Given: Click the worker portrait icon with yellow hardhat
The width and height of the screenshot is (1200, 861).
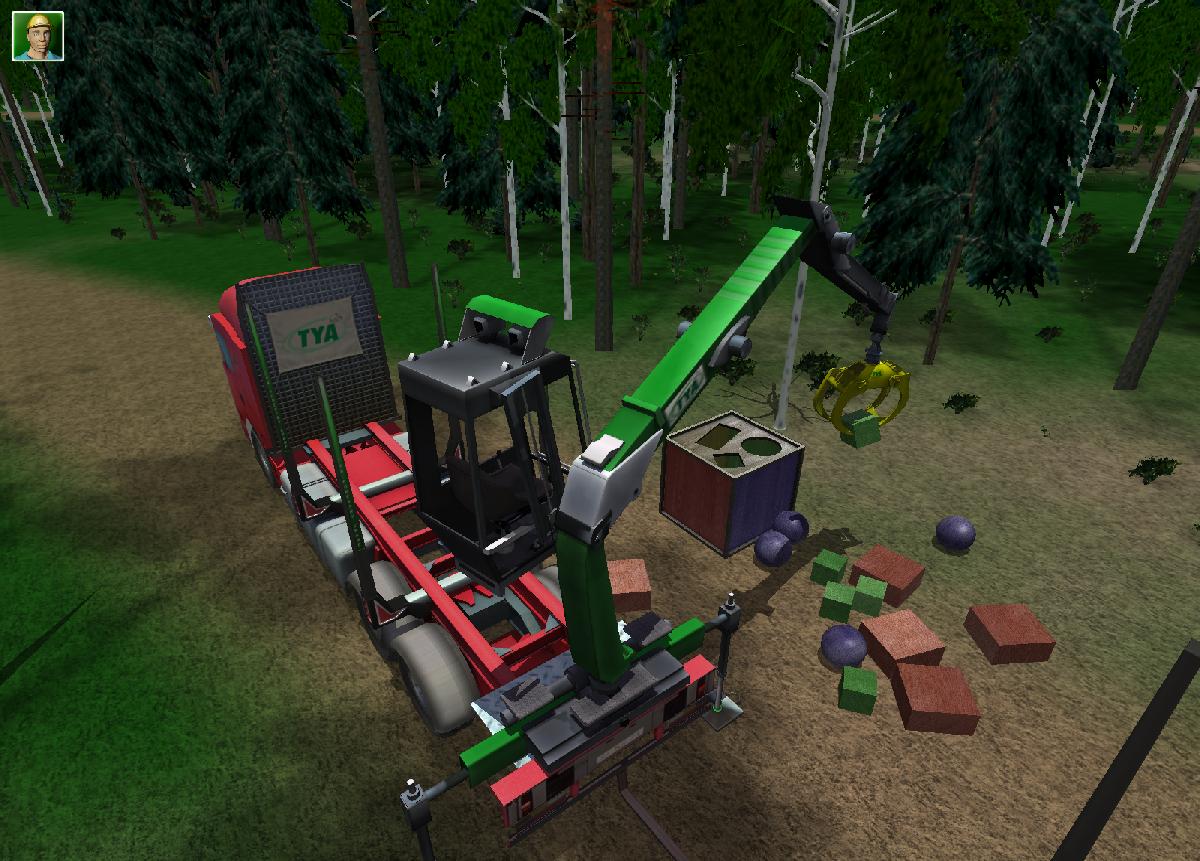Looking at the screenshot, I should tap(38, 36).
